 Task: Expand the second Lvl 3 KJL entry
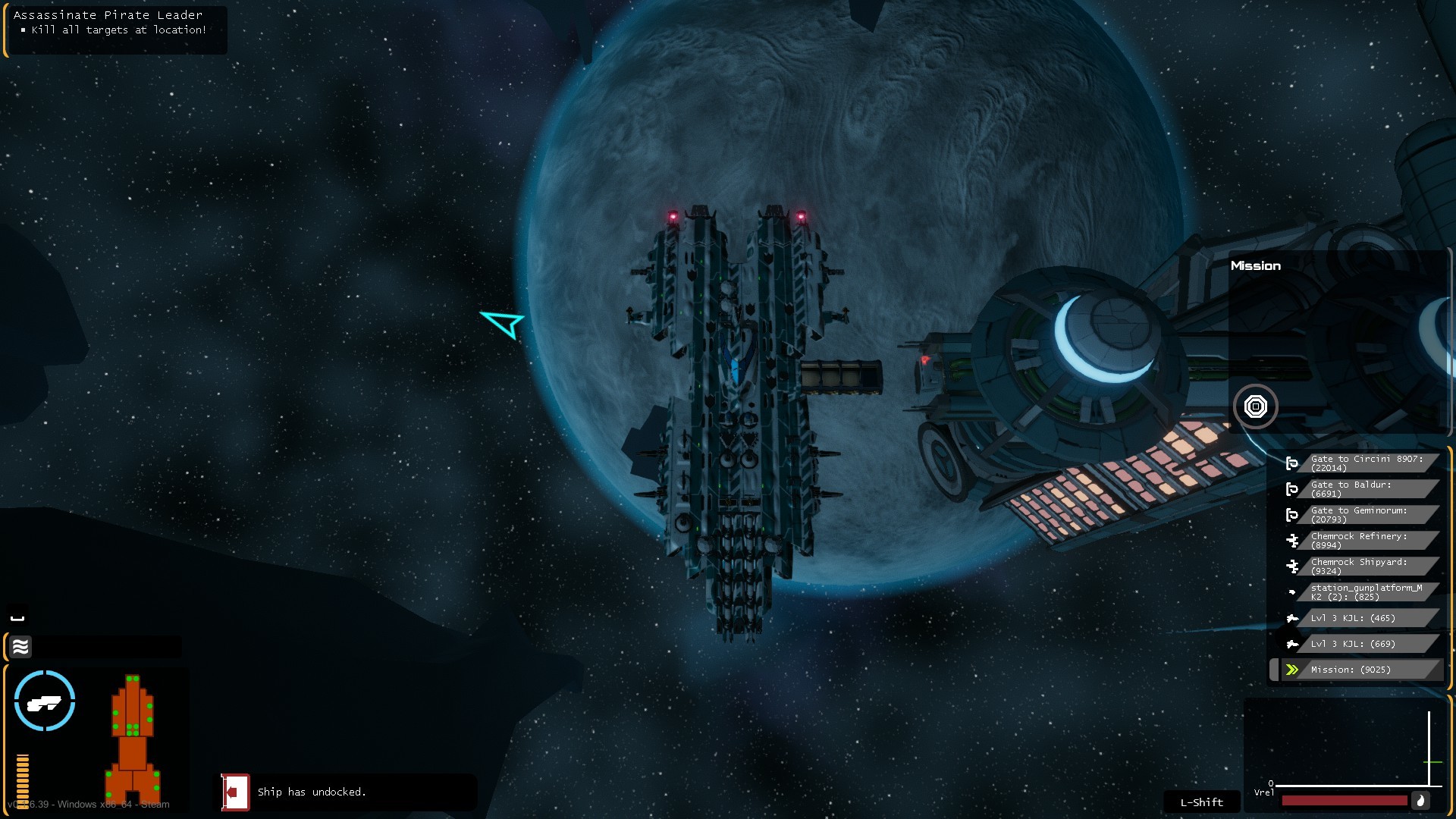point(1294,644)
